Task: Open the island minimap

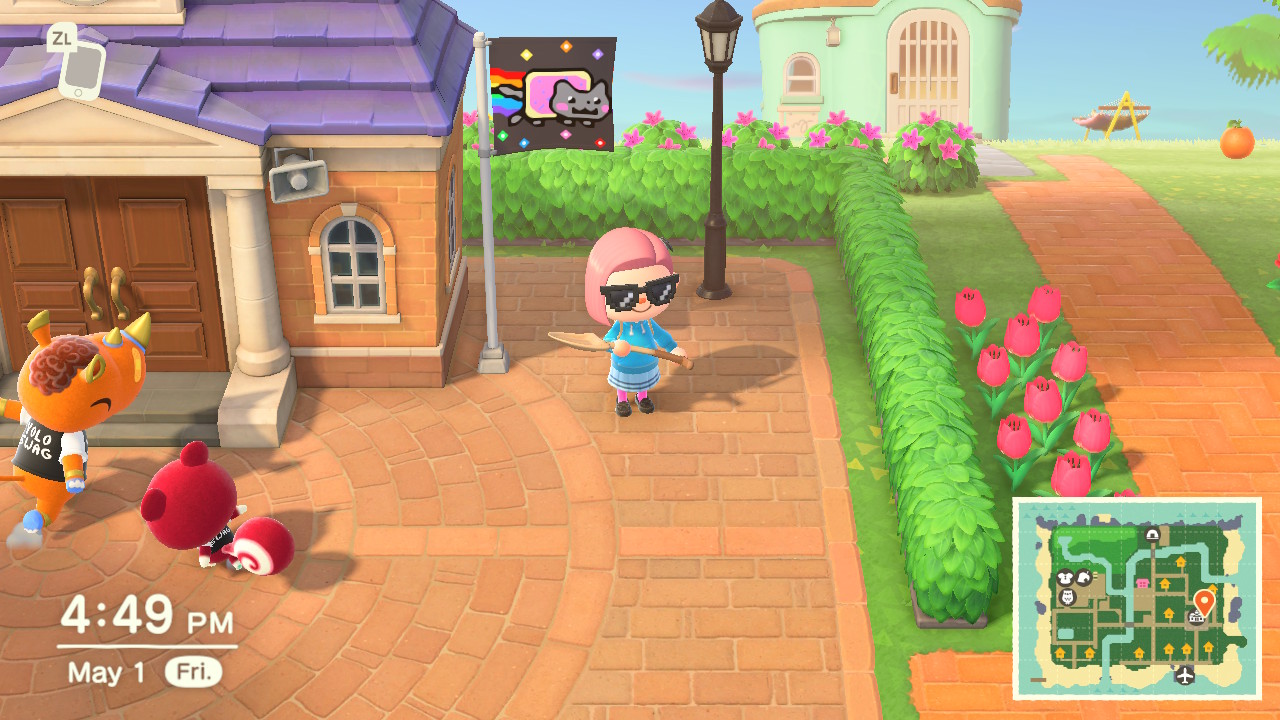Action: point(1137,598)
